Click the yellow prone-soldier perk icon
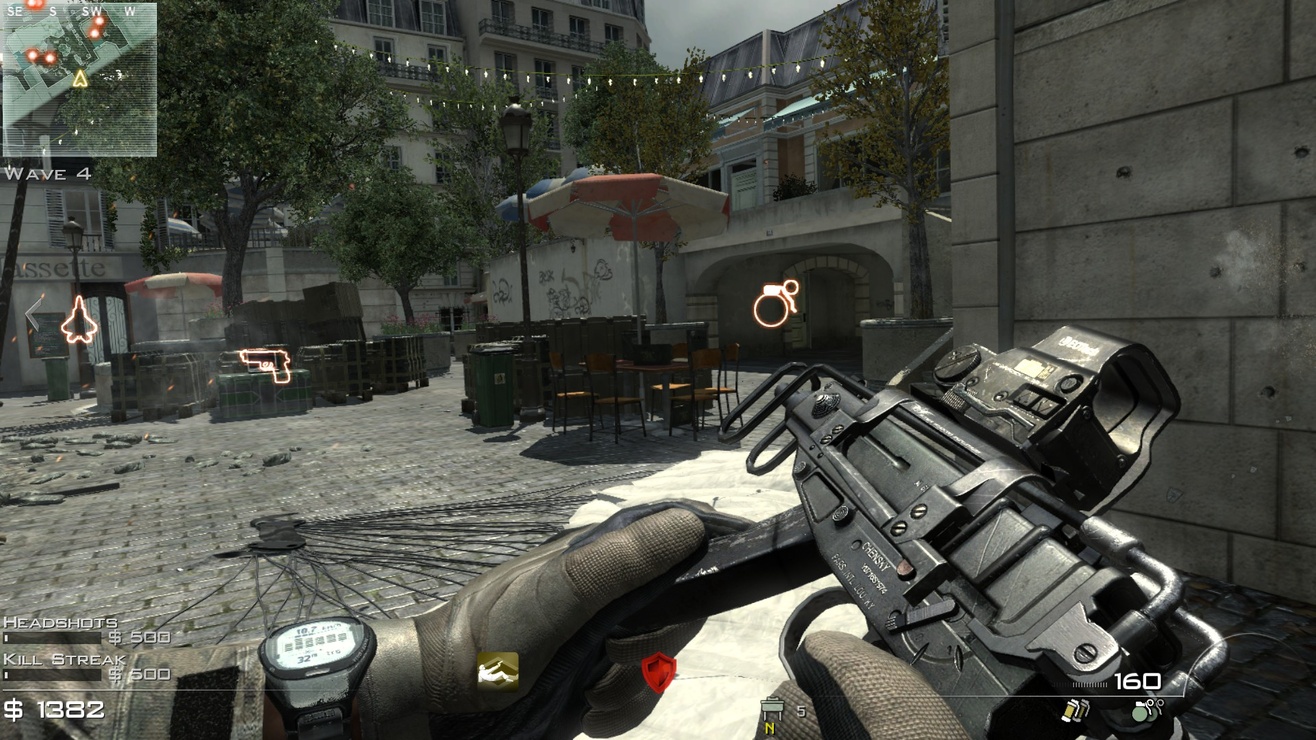The height and width of the screenshot is (740, 1316). pos(497,671)
